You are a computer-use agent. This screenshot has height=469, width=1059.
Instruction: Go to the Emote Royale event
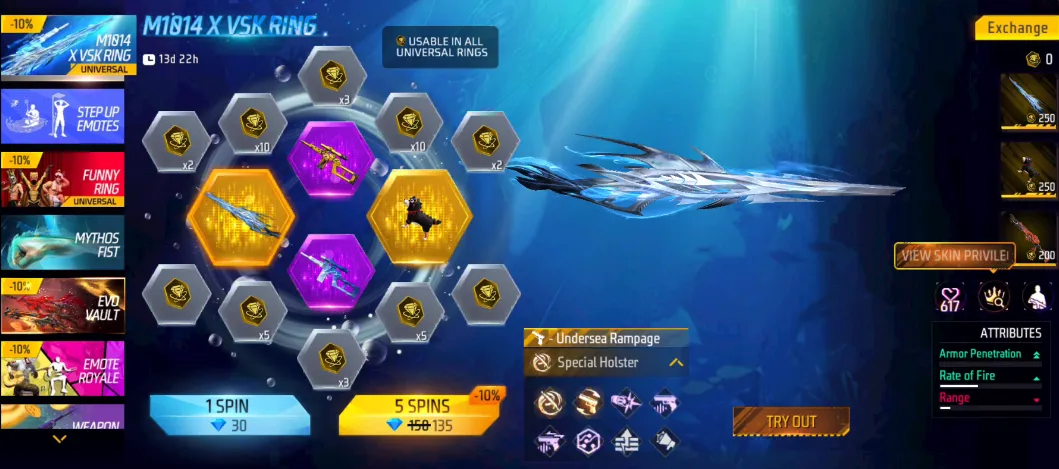pos(63,369)
